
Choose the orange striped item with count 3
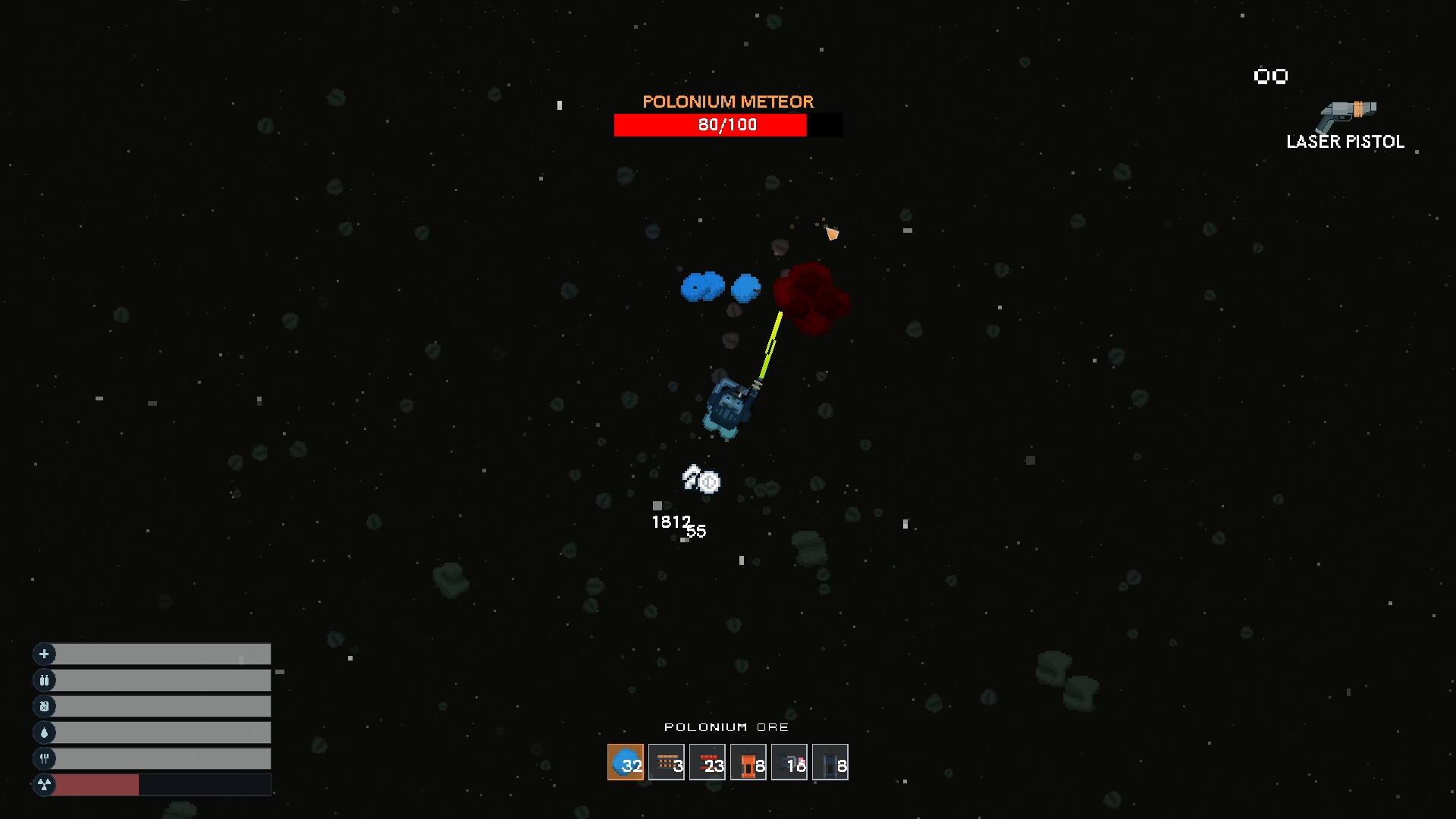(x=667, y=763)
